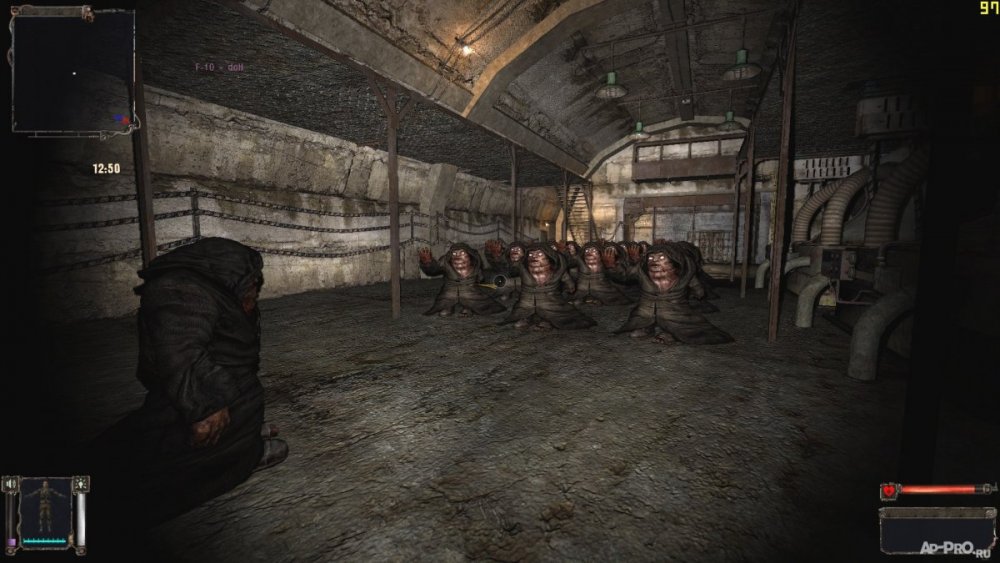The image size is (1000, 563).
Task: Click the minimap panel
Action: tap(73, 70)
